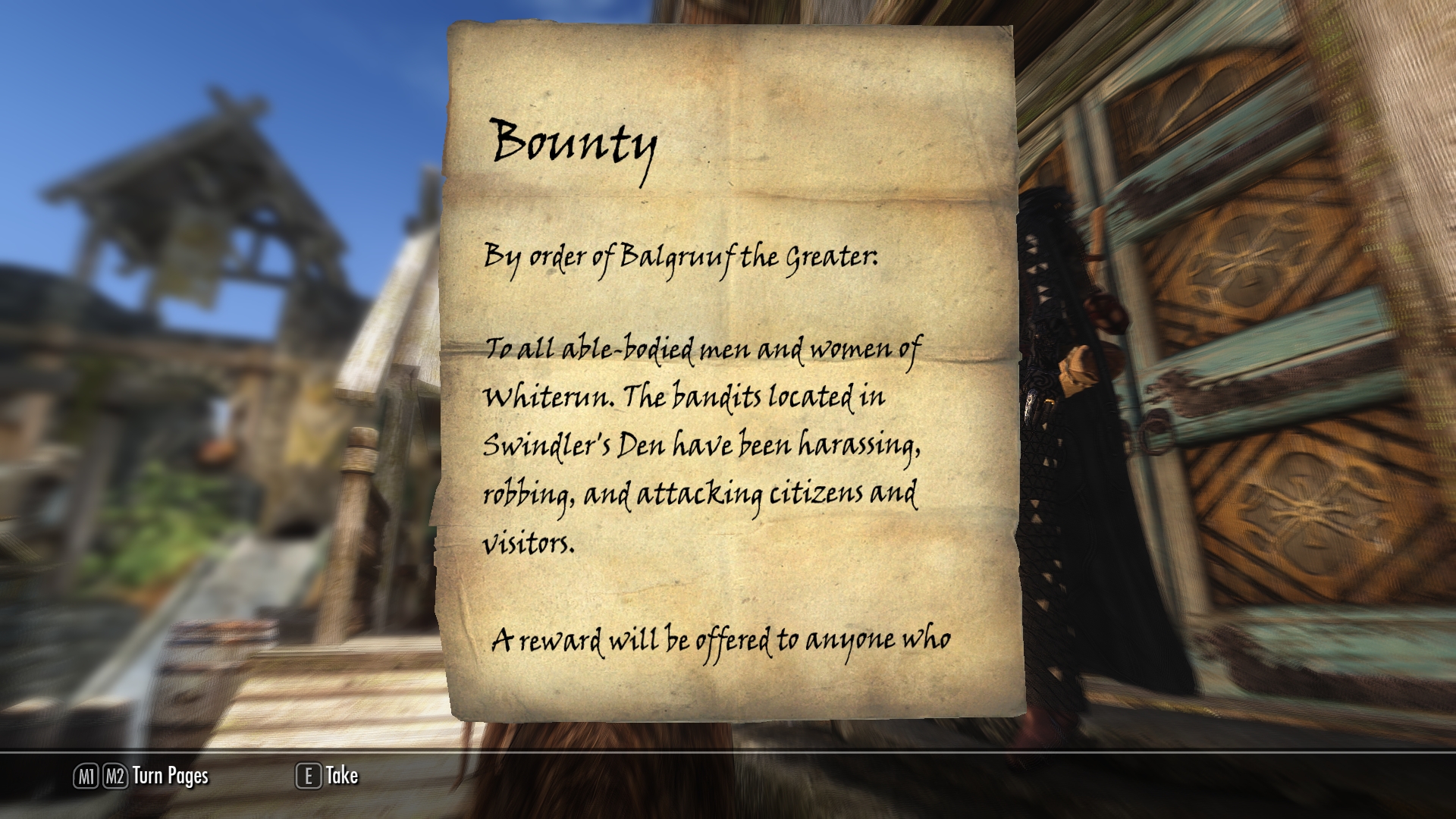The height and width of the screenshot is (819, 1456).
Task: Select the Turn Pages option
Action: click(142, 776)
